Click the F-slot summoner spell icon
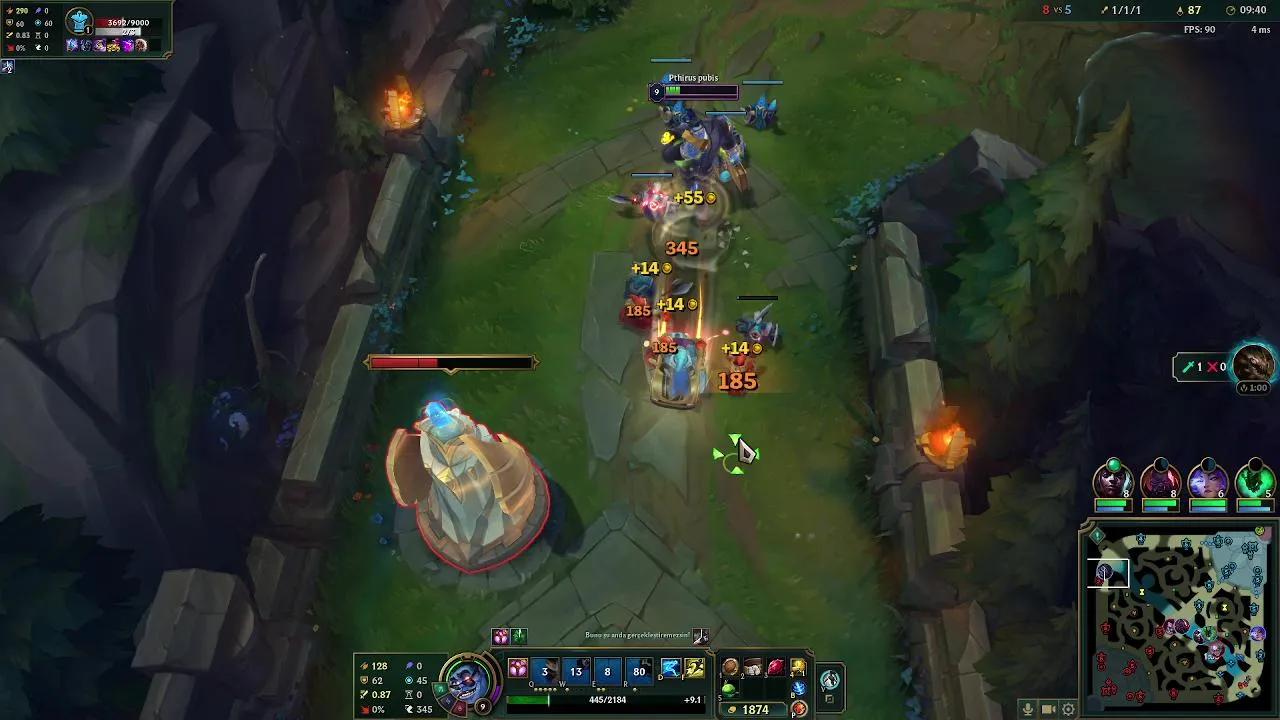Image resolution: width=1280 pixels, height=720 pixels. point(693,668)
